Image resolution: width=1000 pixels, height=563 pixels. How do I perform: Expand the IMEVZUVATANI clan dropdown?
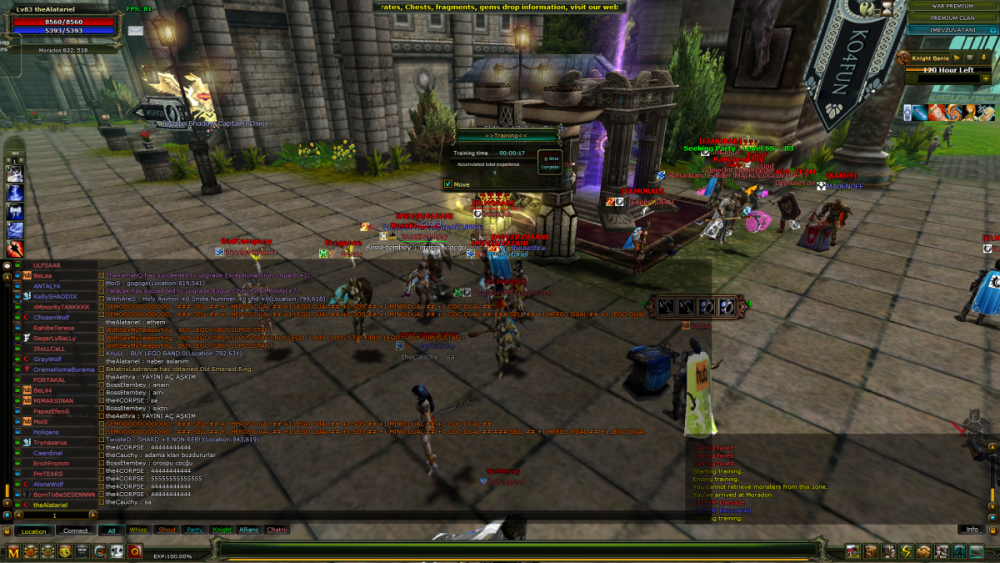tap(991, 30)
